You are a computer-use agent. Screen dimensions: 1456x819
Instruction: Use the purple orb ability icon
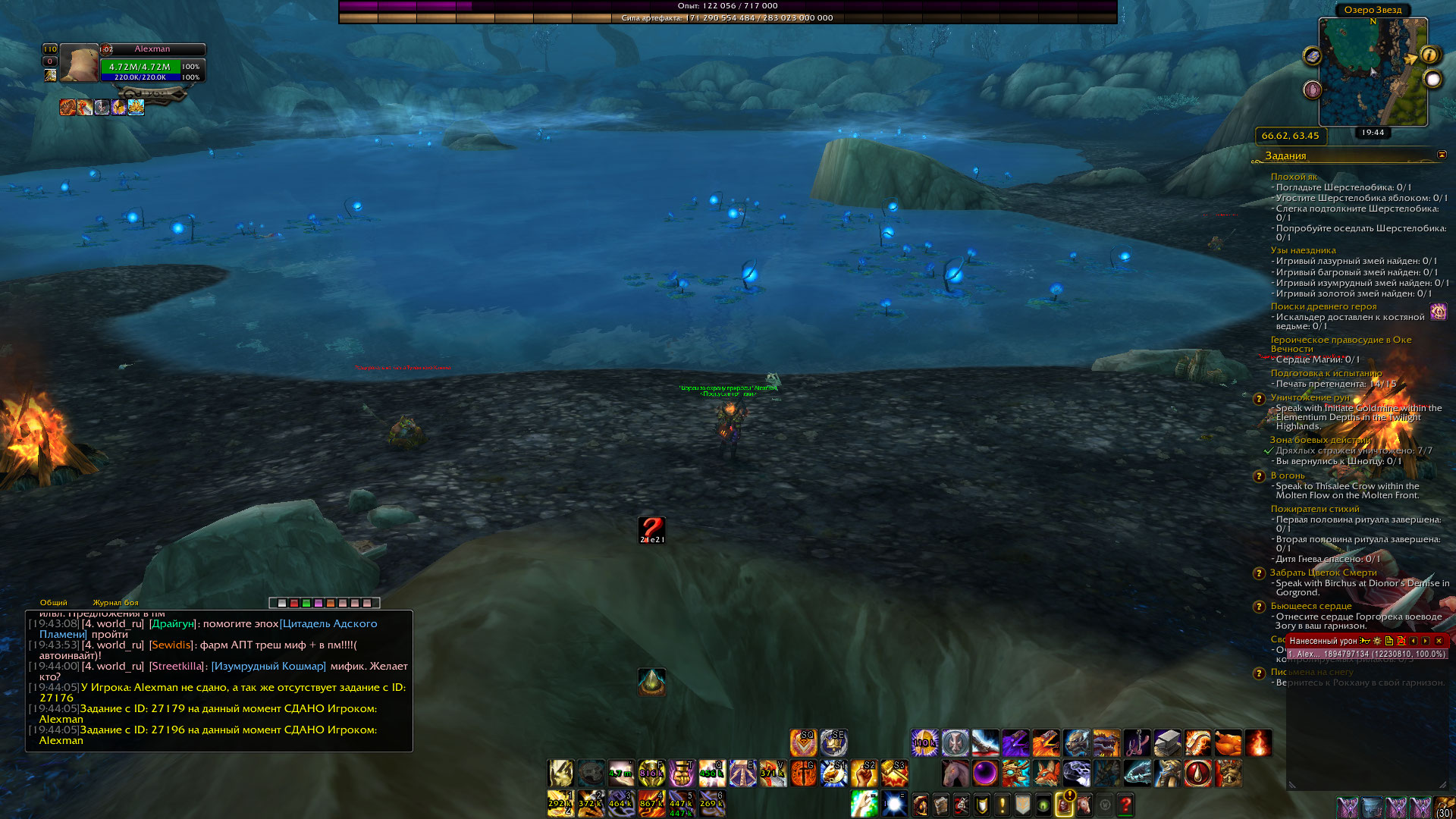985,773
